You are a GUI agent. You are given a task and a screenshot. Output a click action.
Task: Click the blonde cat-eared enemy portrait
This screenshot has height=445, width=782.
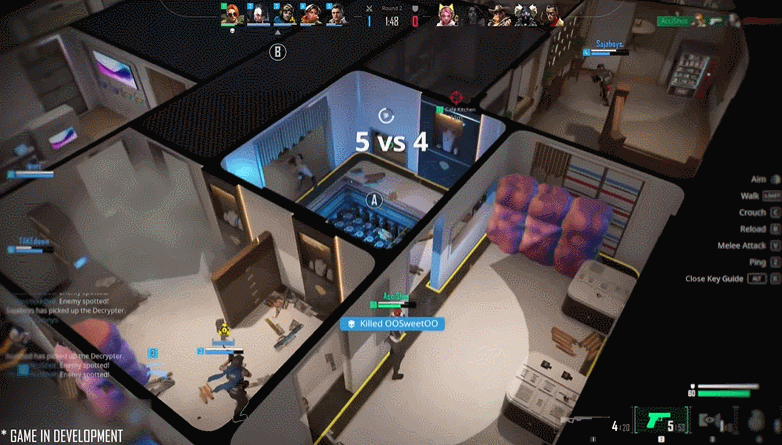coord(445,15)
